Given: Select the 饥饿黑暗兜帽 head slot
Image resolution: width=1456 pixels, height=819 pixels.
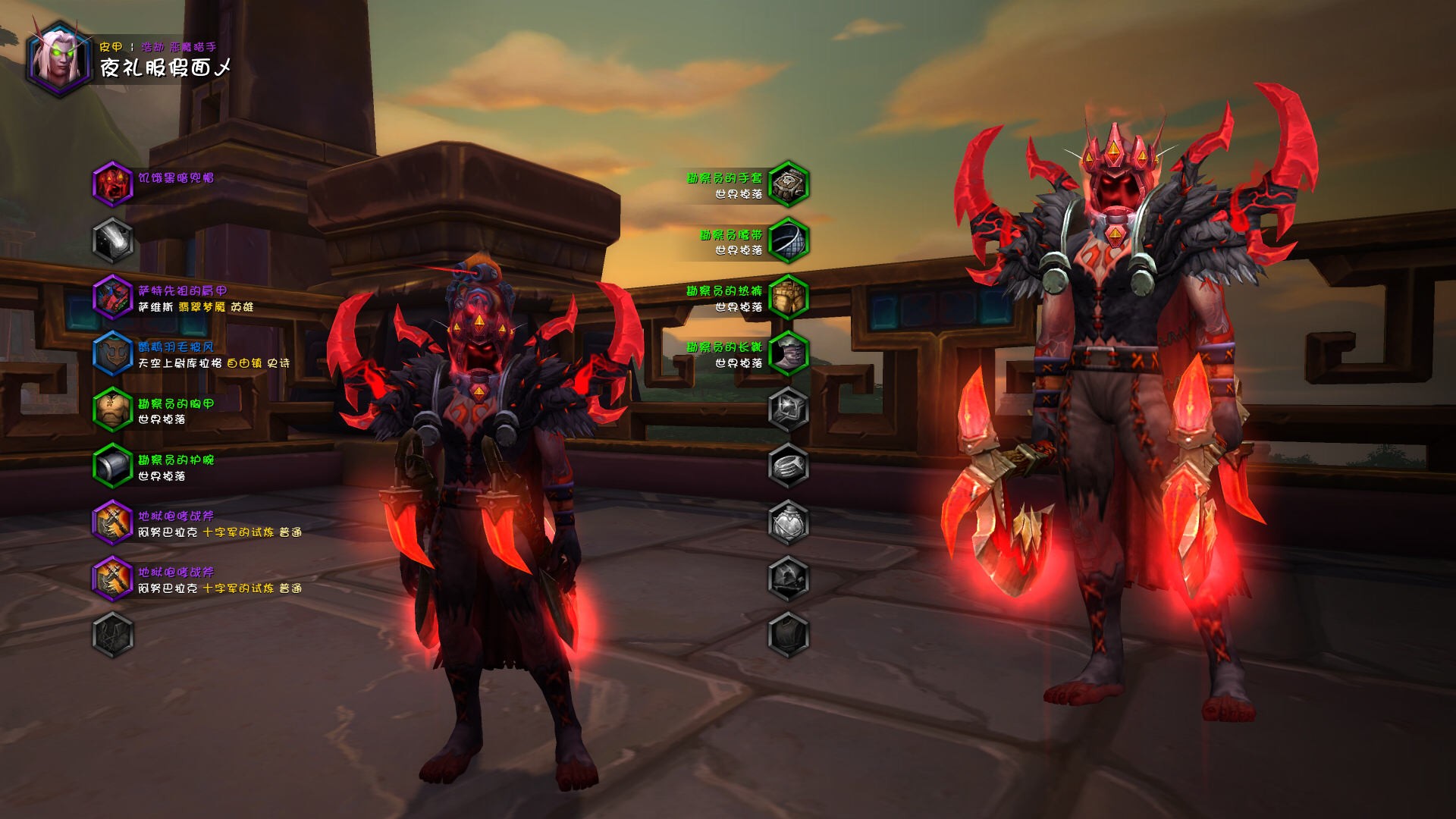Looking at the screenshot, I should point(112,184).
